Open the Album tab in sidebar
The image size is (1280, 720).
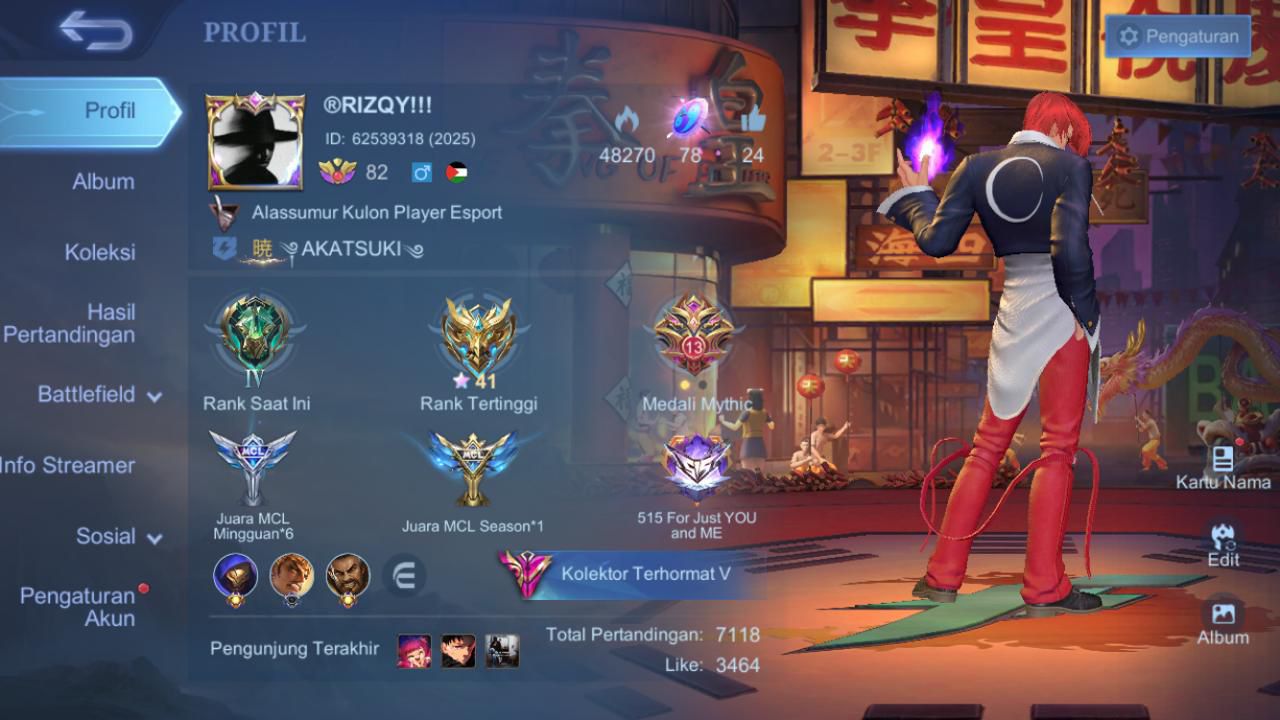[x=103, y=182]
